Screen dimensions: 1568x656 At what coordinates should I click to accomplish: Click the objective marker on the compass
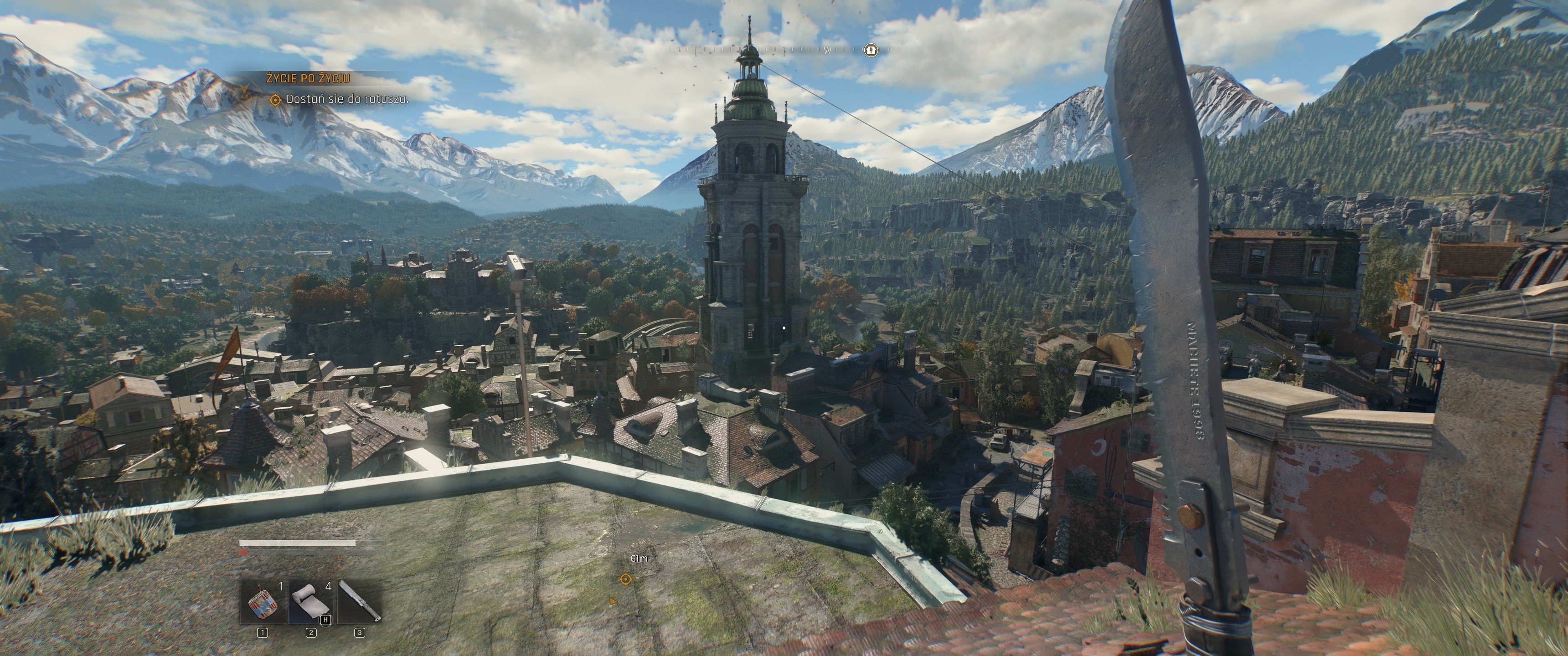pyautogui.click(x=871, y=50)
